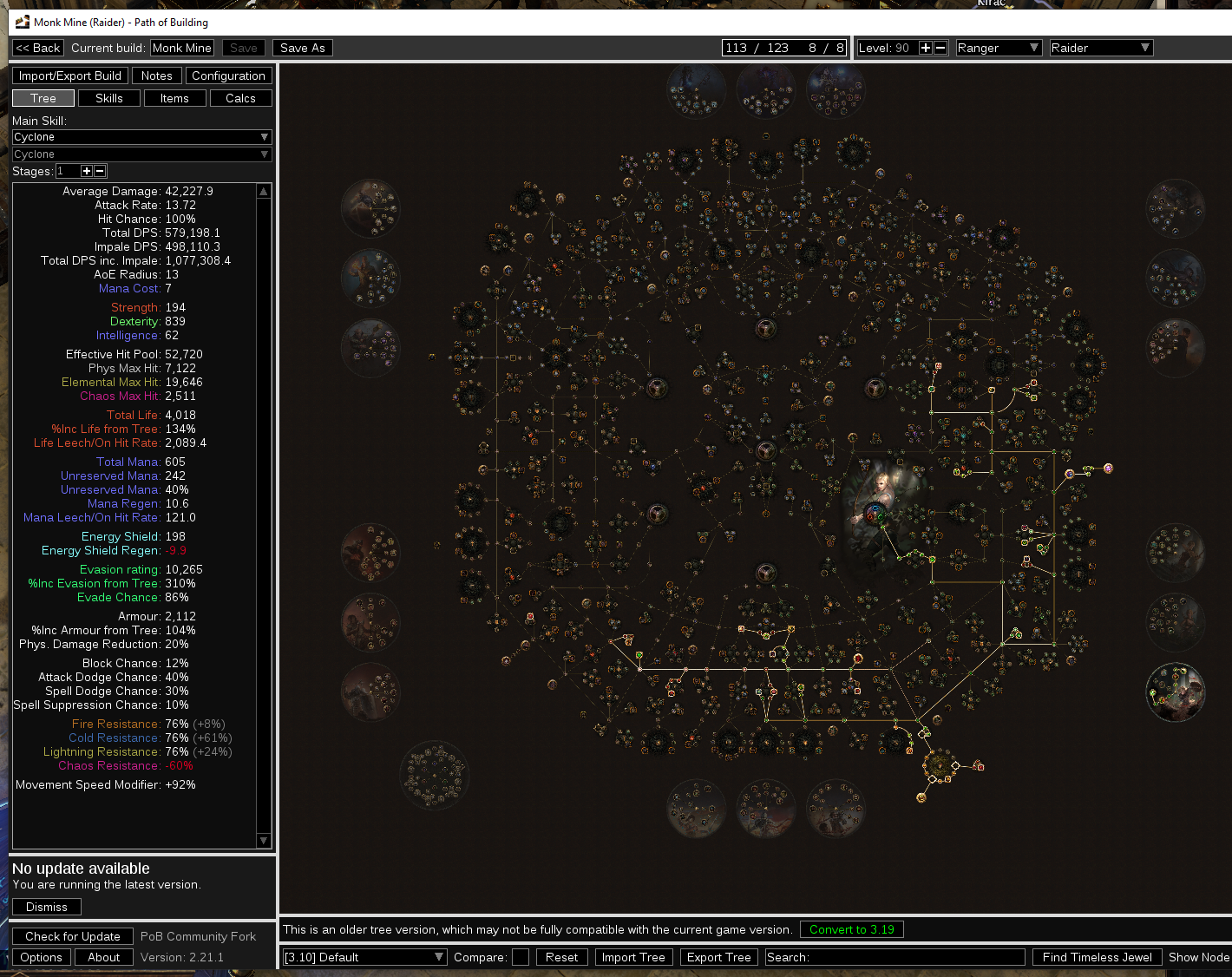Click the large cluster circle at bottom-right tree edge
The width and height of the screenshot is (1232, 977).
pyautogui.click(x=1176, y=692)
